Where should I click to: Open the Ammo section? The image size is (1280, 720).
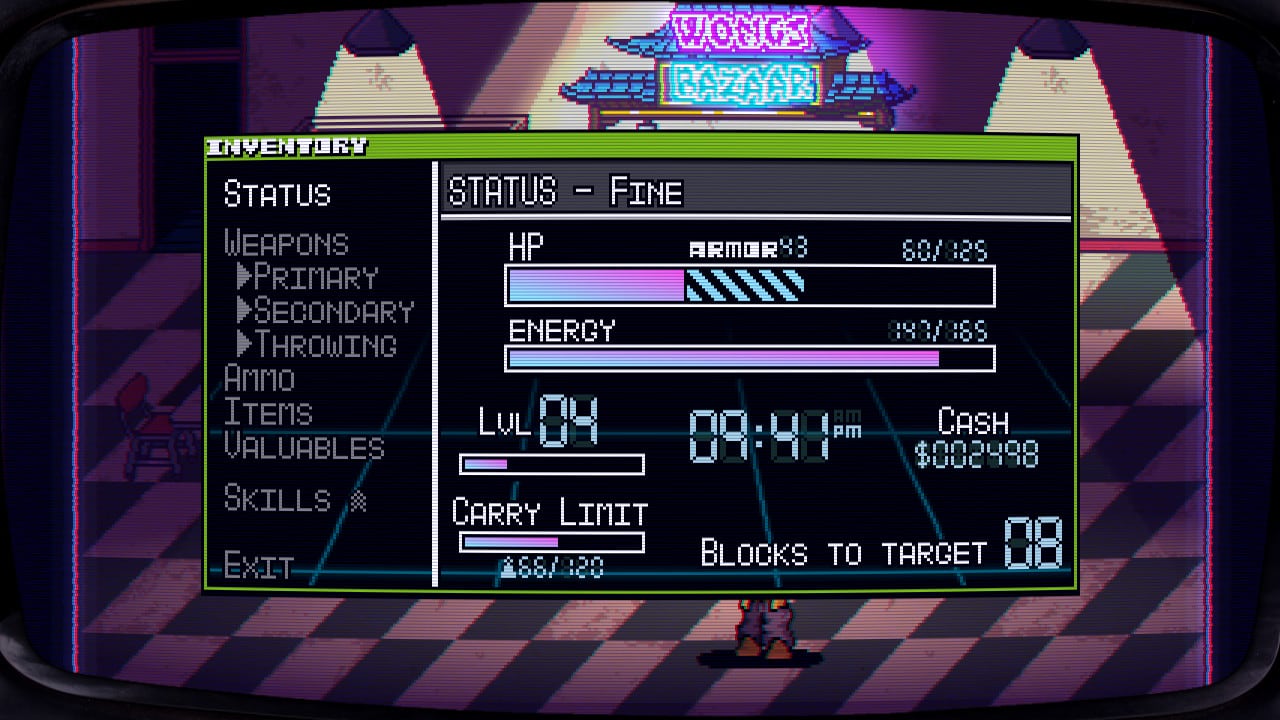[259, 379]
